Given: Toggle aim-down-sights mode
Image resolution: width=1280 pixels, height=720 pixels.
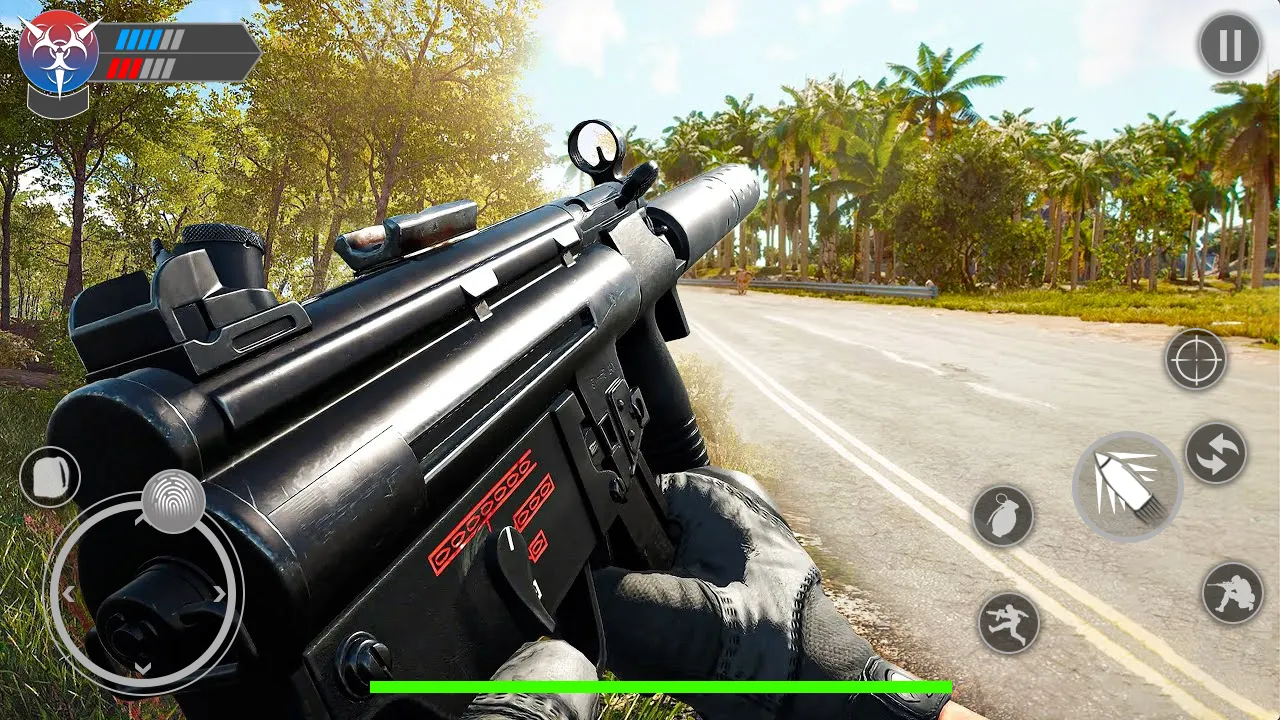Looking at the screenshot, I should [1196, 359].
